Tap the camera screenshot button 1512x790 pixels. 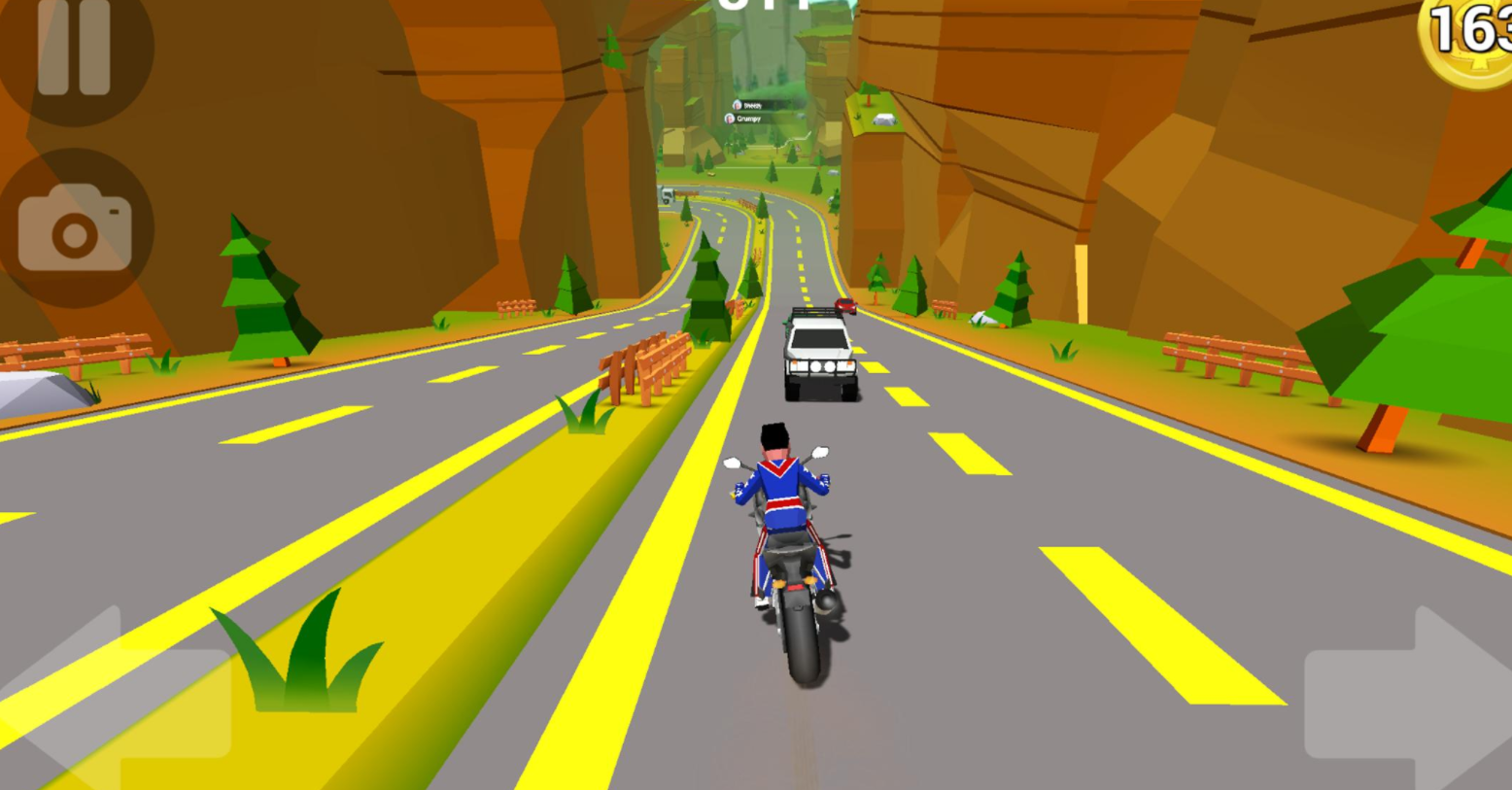[x=75, y=228]
